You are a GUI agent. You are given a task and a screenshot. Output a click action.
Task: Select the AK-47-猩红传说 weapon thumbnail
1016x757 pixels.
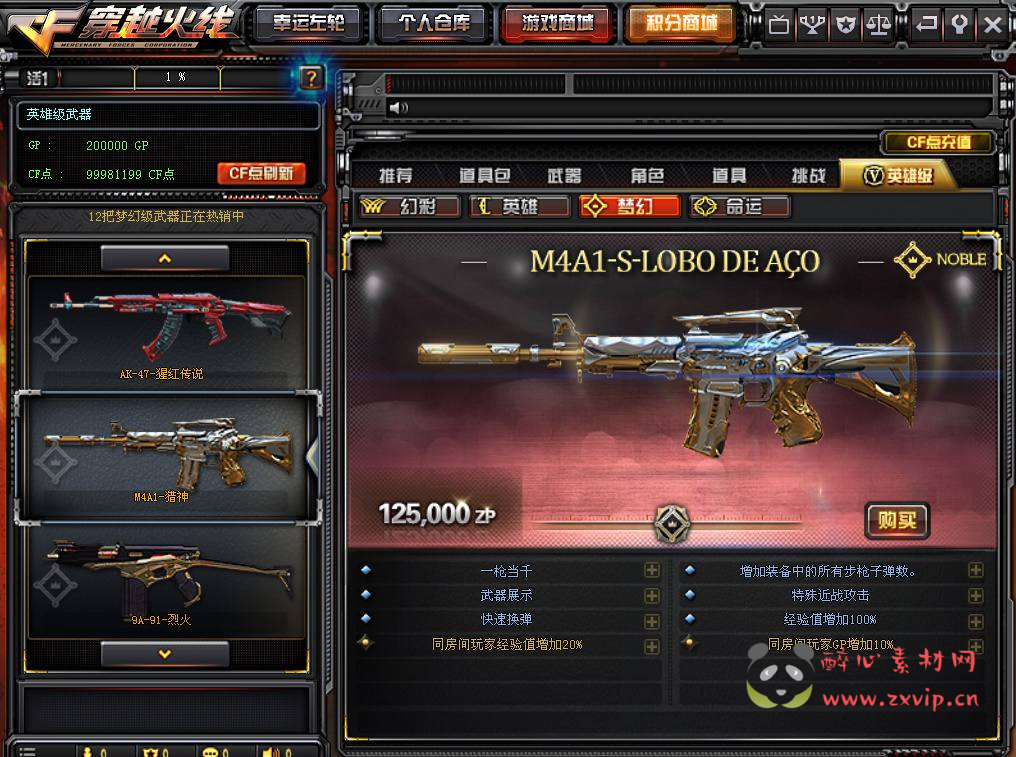[x=164, y=332]
